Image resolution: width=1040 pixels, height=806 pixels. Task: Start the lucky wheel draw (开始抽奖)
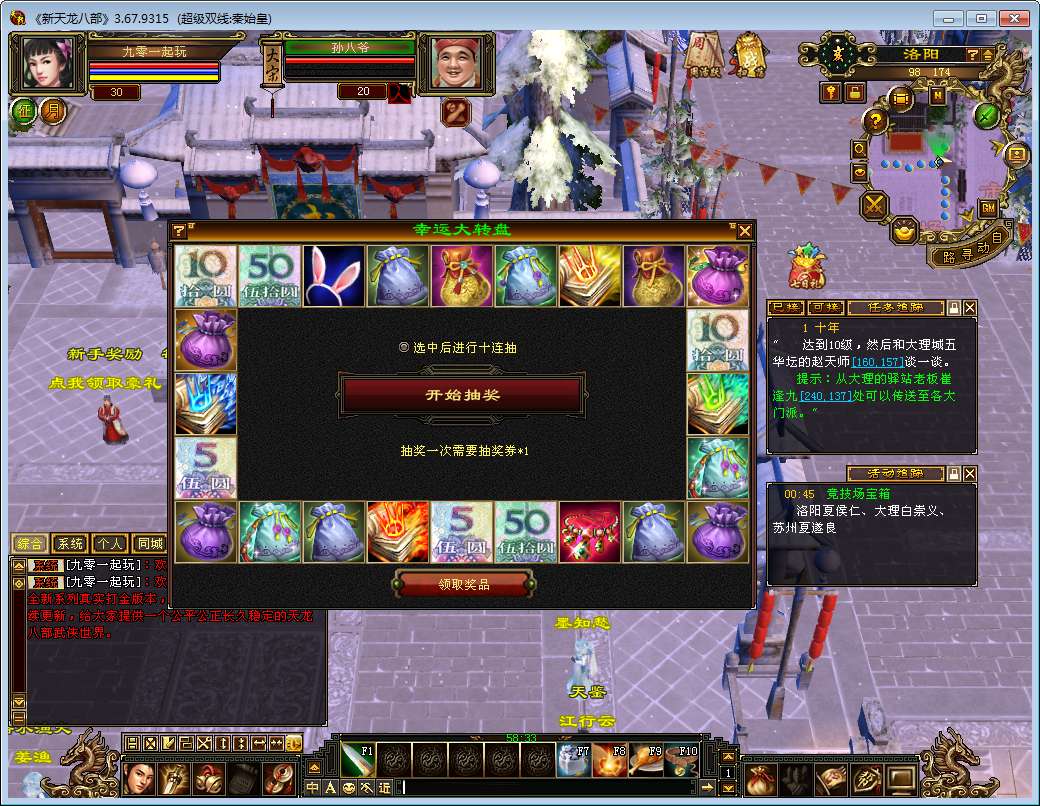coord(461,395)
